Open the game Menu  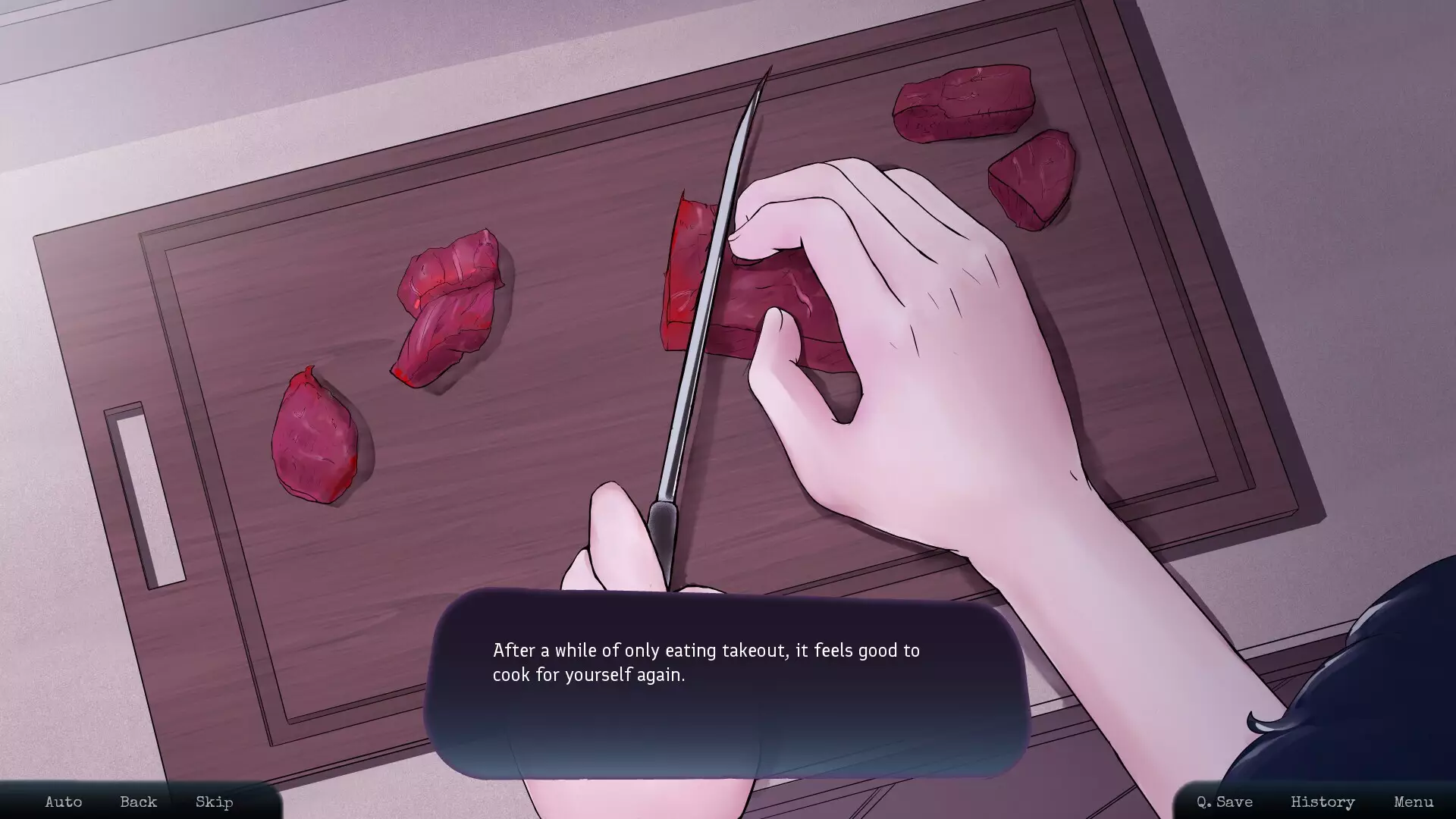click(1411, 802)
